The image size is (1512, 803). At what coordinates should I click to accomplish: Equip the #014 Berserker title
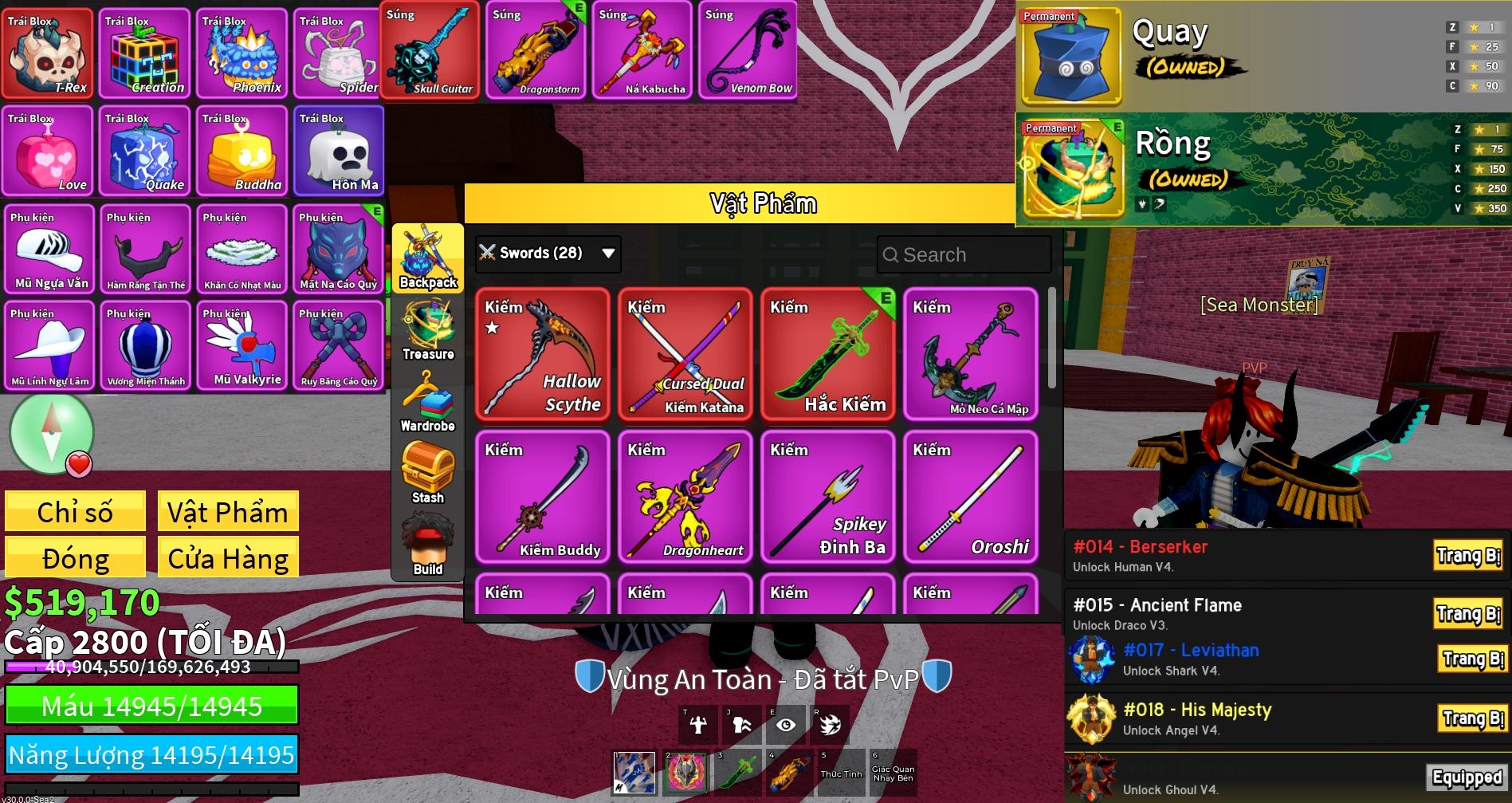click(1468, 556)
